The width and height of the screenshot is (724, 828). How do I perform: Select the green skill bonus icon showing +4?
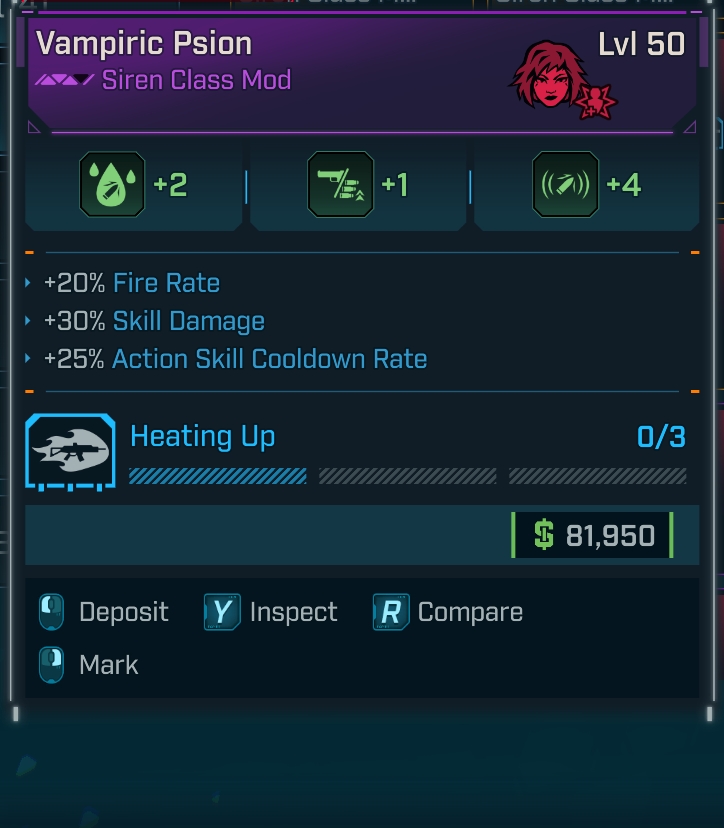tap(565, 185)
